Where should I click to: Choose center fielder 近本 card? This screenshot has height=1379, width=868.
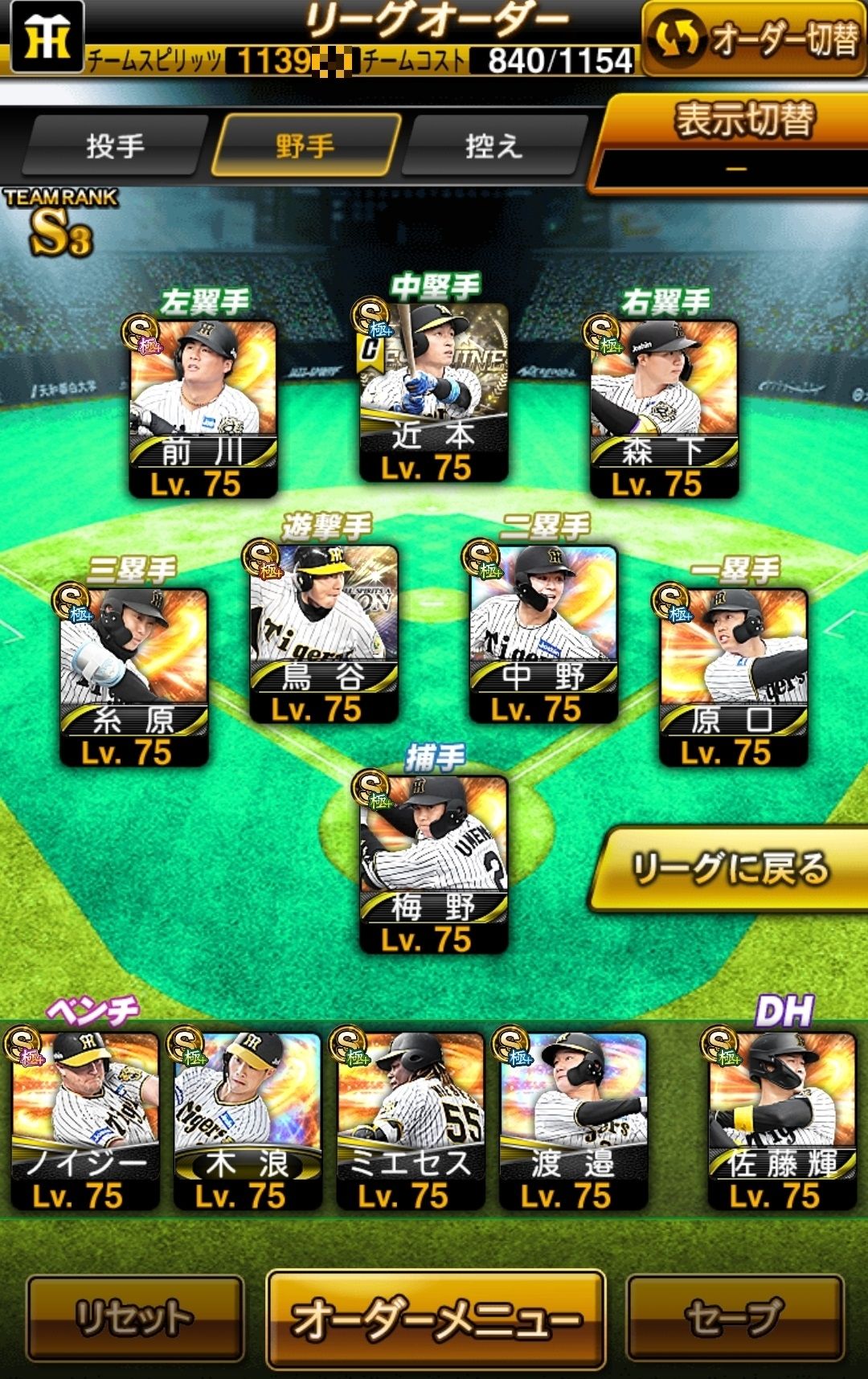tap(433, 391)
